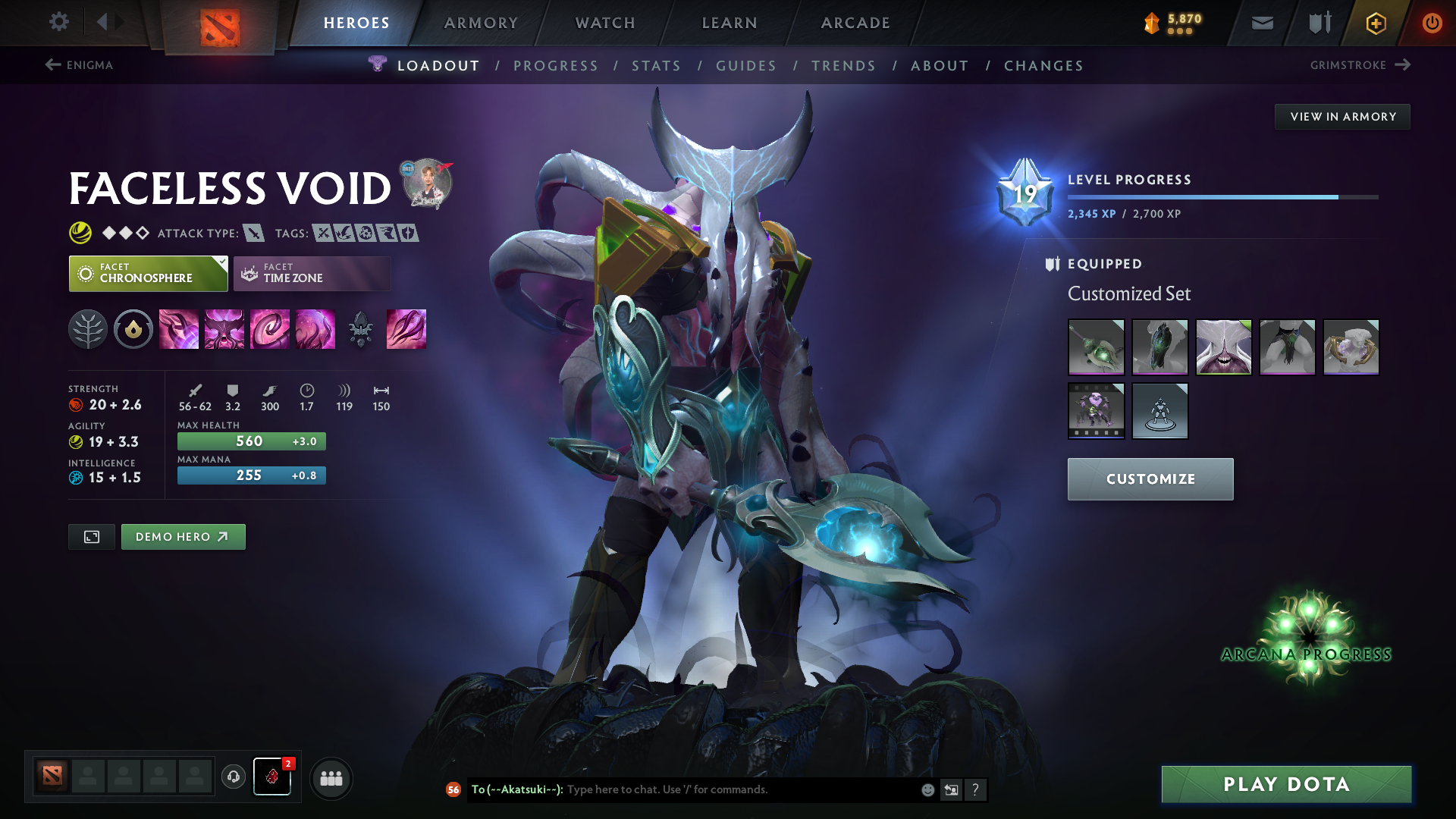Open the Faceless Void talent tree icon
Screen dimensions: 1456x819
coord(88,329)
